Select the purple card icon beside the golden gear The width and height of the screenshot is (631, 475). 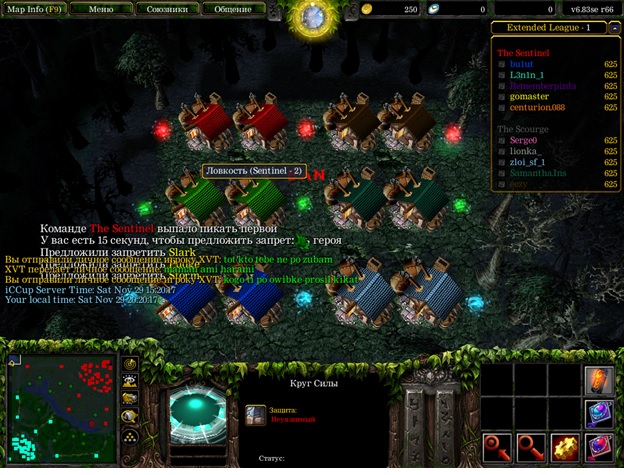(x=600, y=445)
